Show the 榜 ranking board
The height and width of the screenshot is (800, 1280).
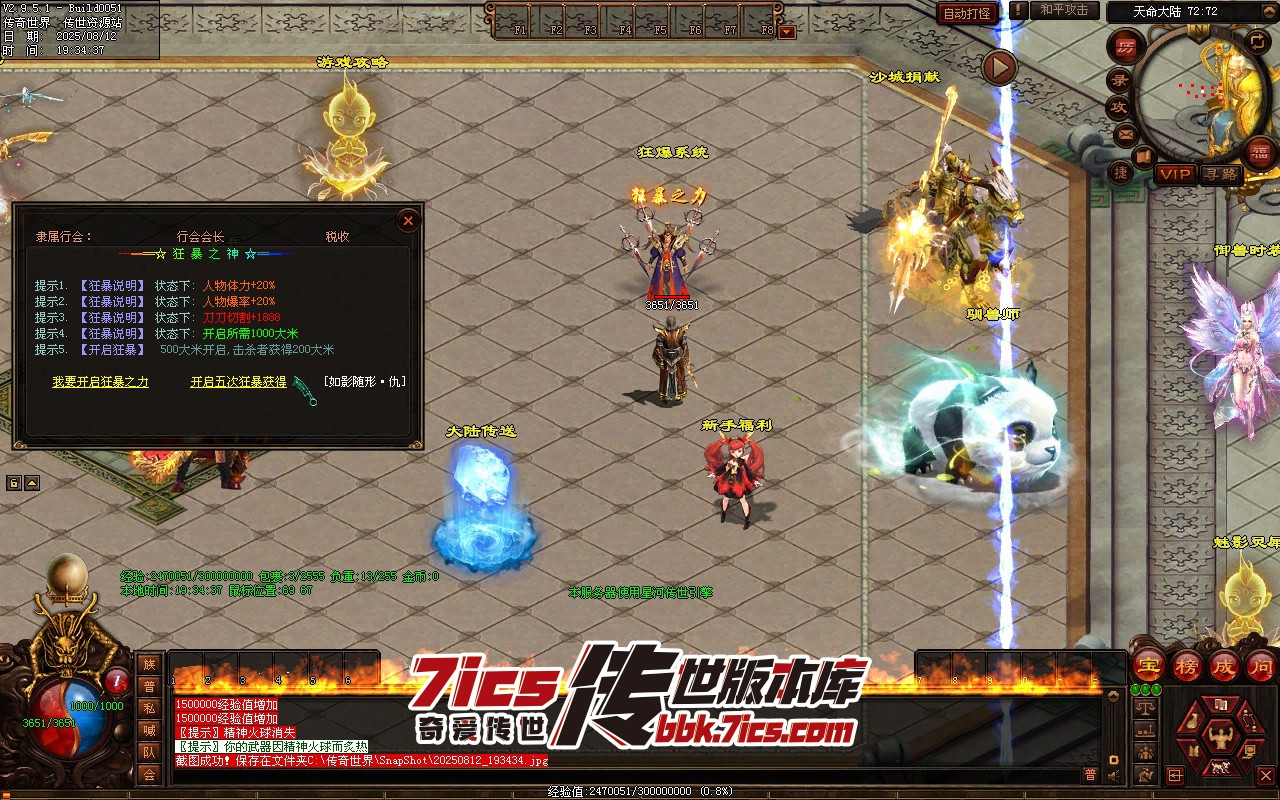pyautogui.click(x=1187, y=666)
